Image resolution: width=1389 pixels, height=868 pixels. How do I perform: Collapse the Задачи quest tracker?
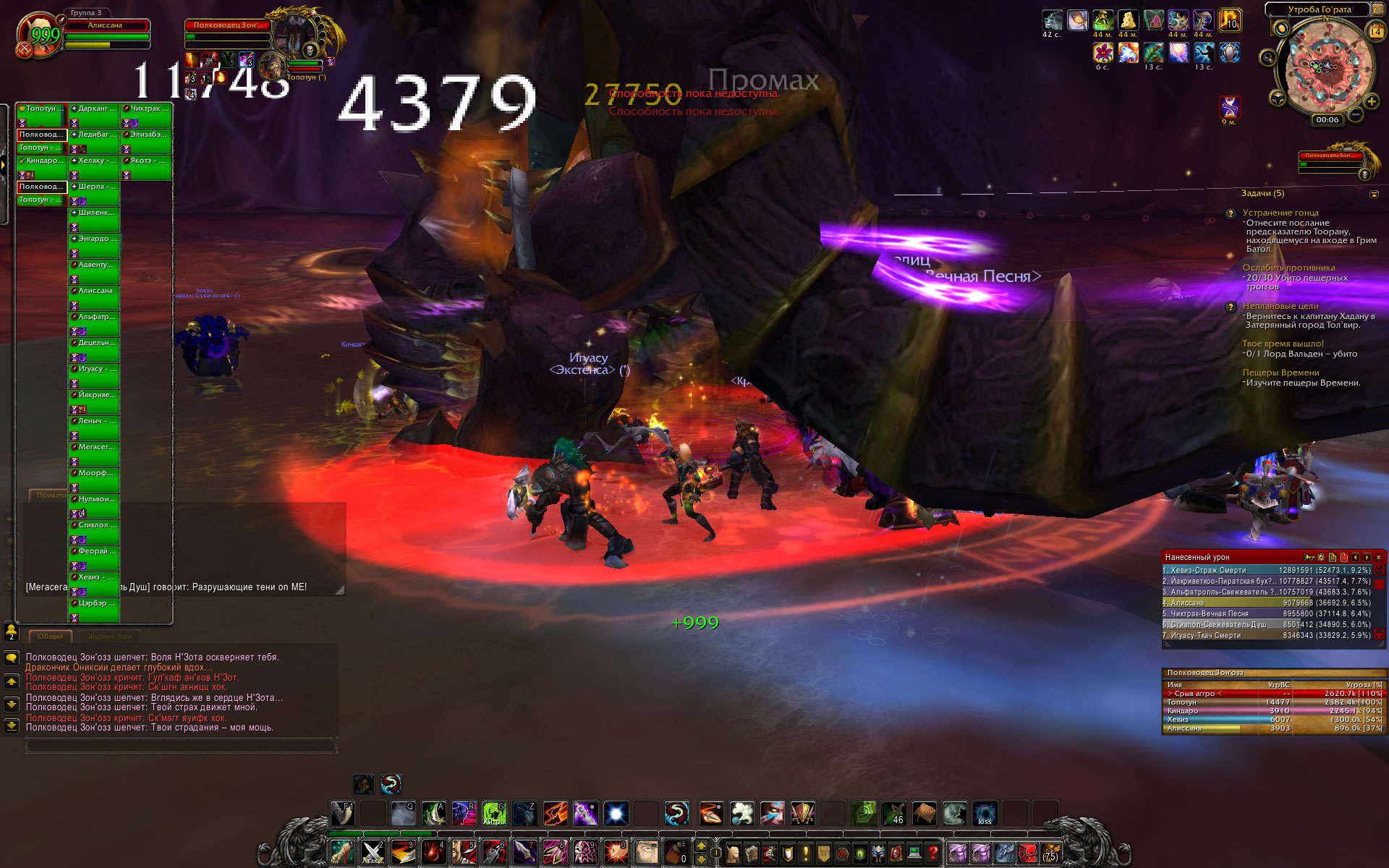pos(1374,194)
